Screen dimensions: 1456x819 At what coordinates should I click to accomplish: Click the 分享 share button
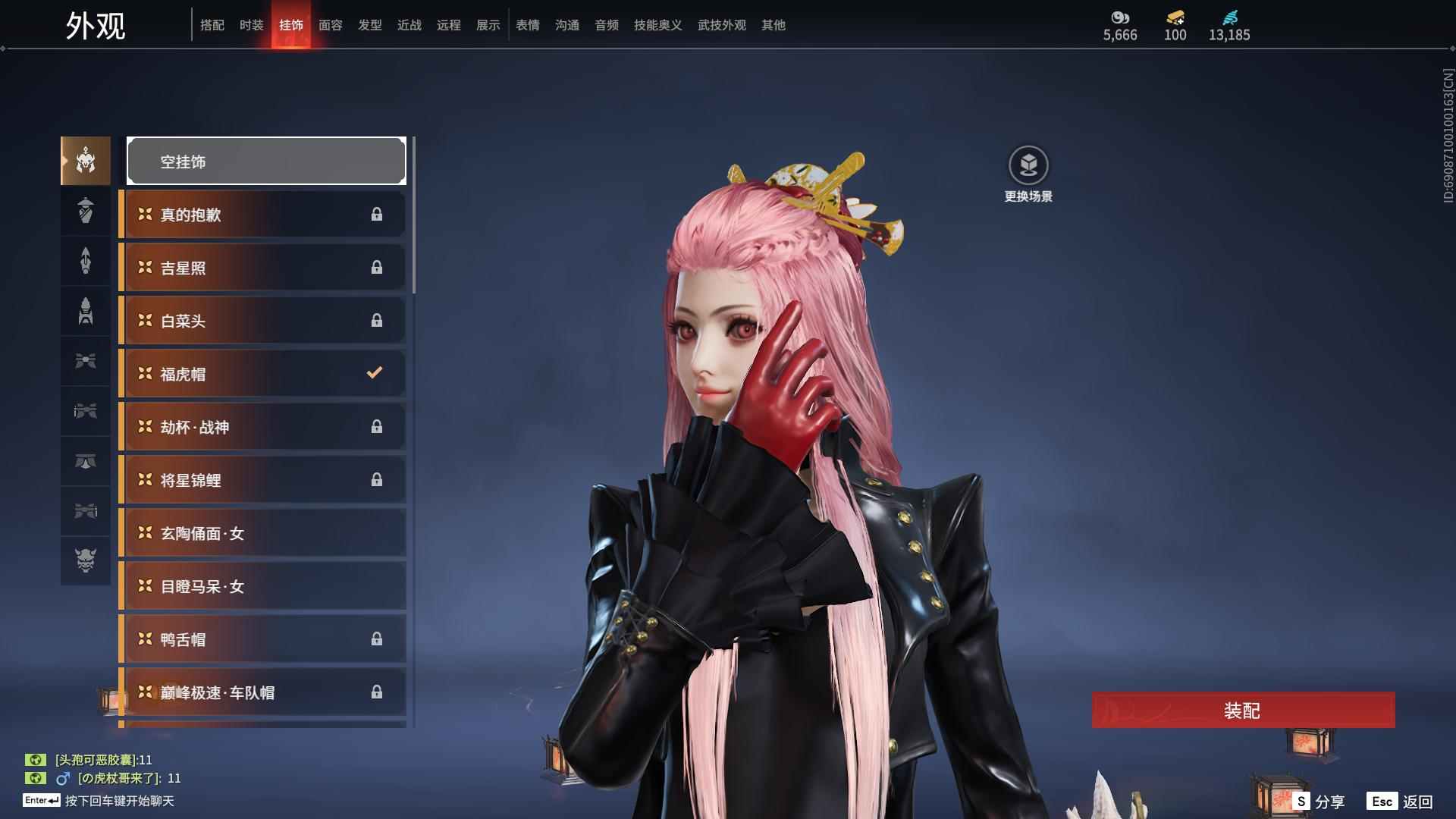tap(1319, 802)
